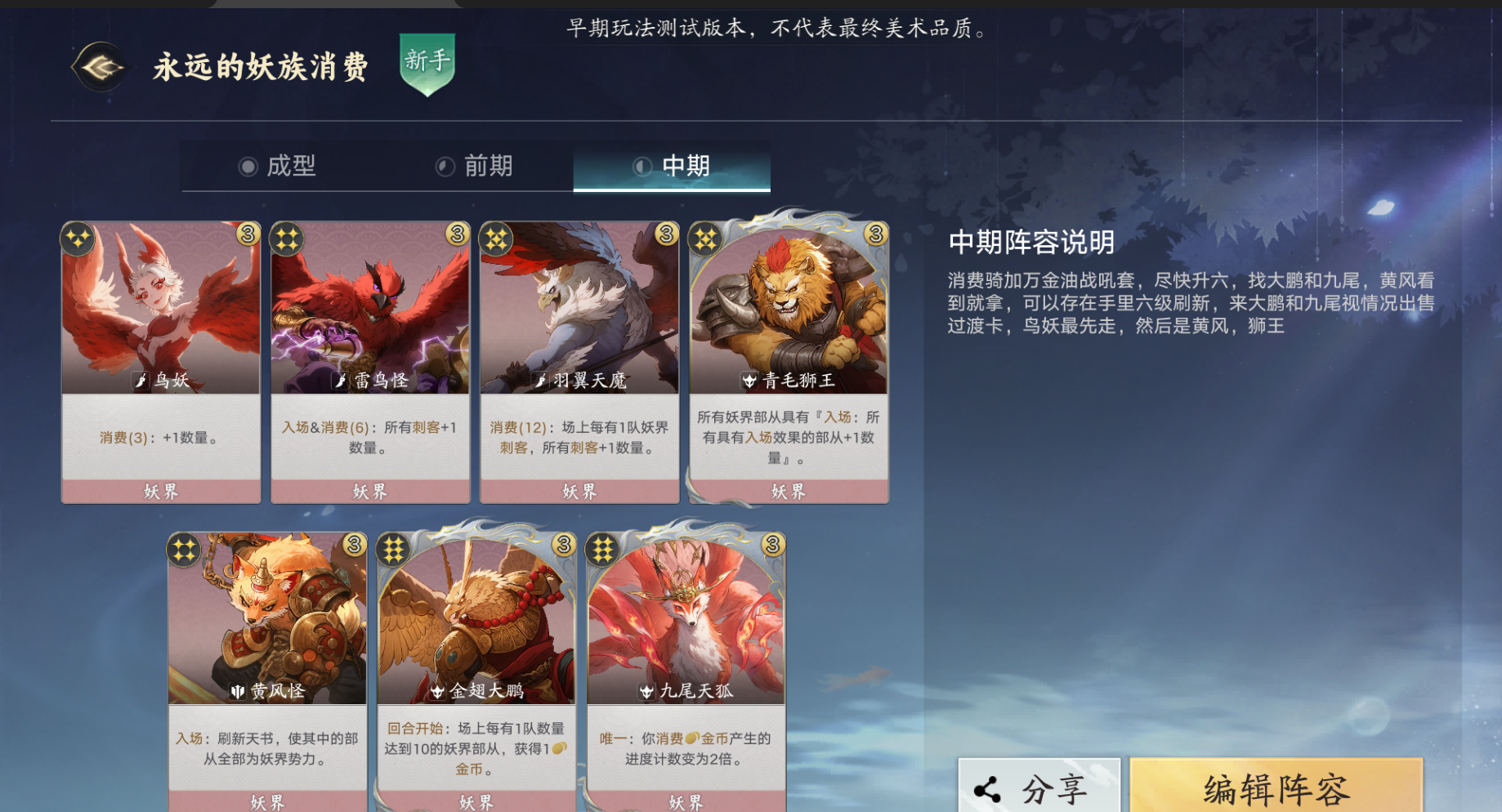Switch to the 前期 tab

(x=475, y=167)
